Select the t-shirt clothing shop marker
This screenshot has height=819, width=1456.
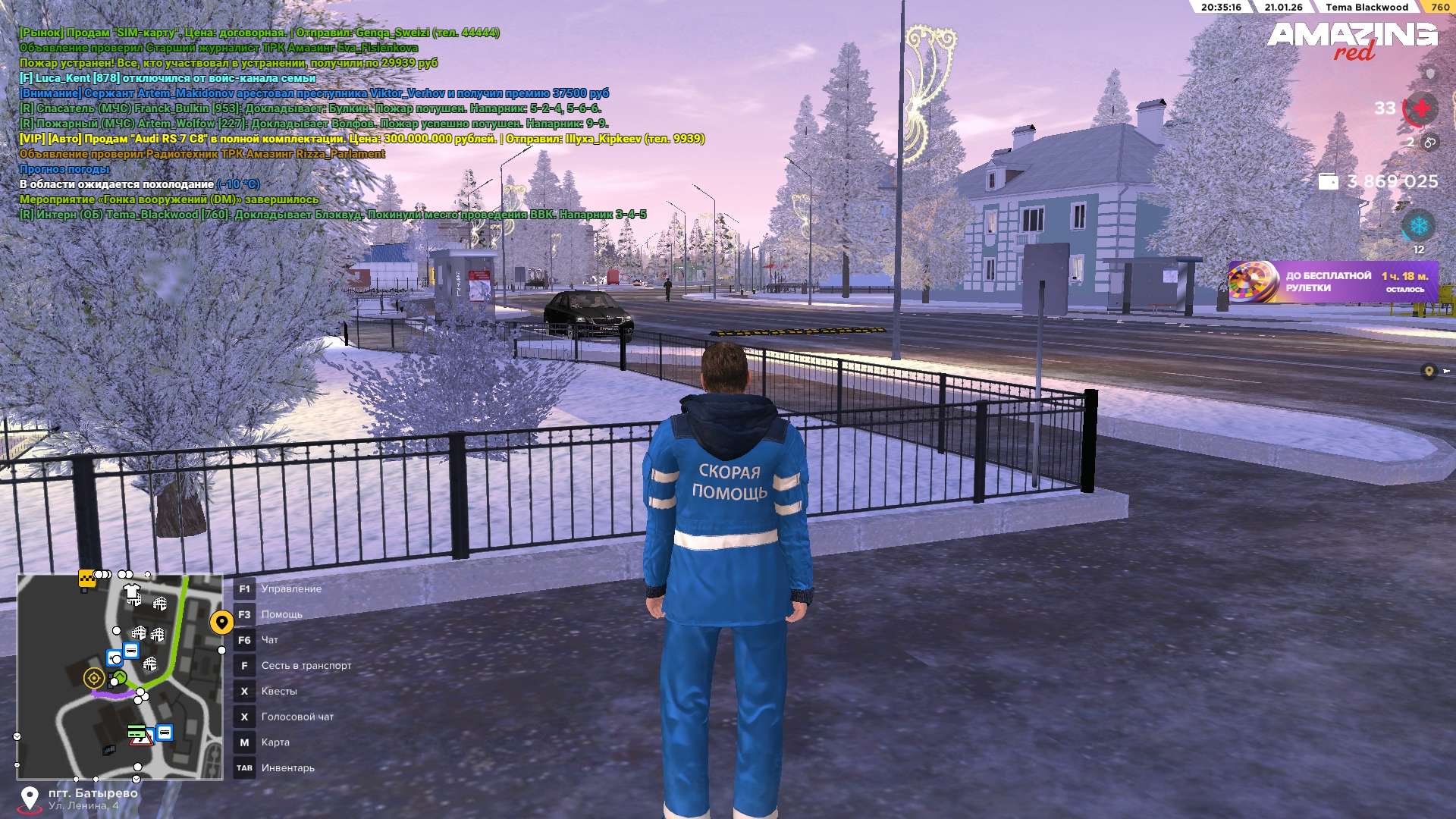point(133,593)
